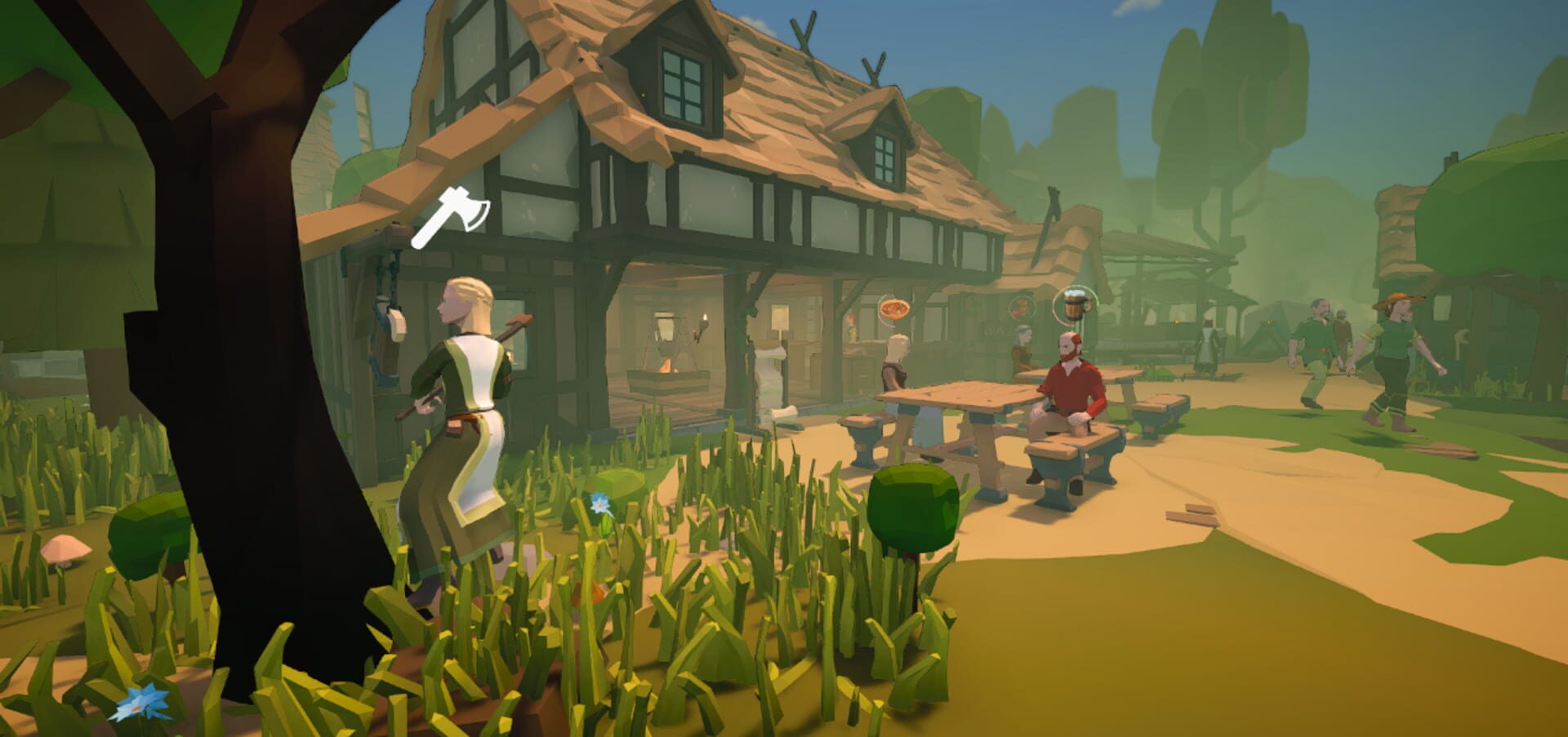Enable the red-shirted patron's drink order
The height and width of the screenshot is (737, 1568).
pyautogui.click(x=1073, y=305)
